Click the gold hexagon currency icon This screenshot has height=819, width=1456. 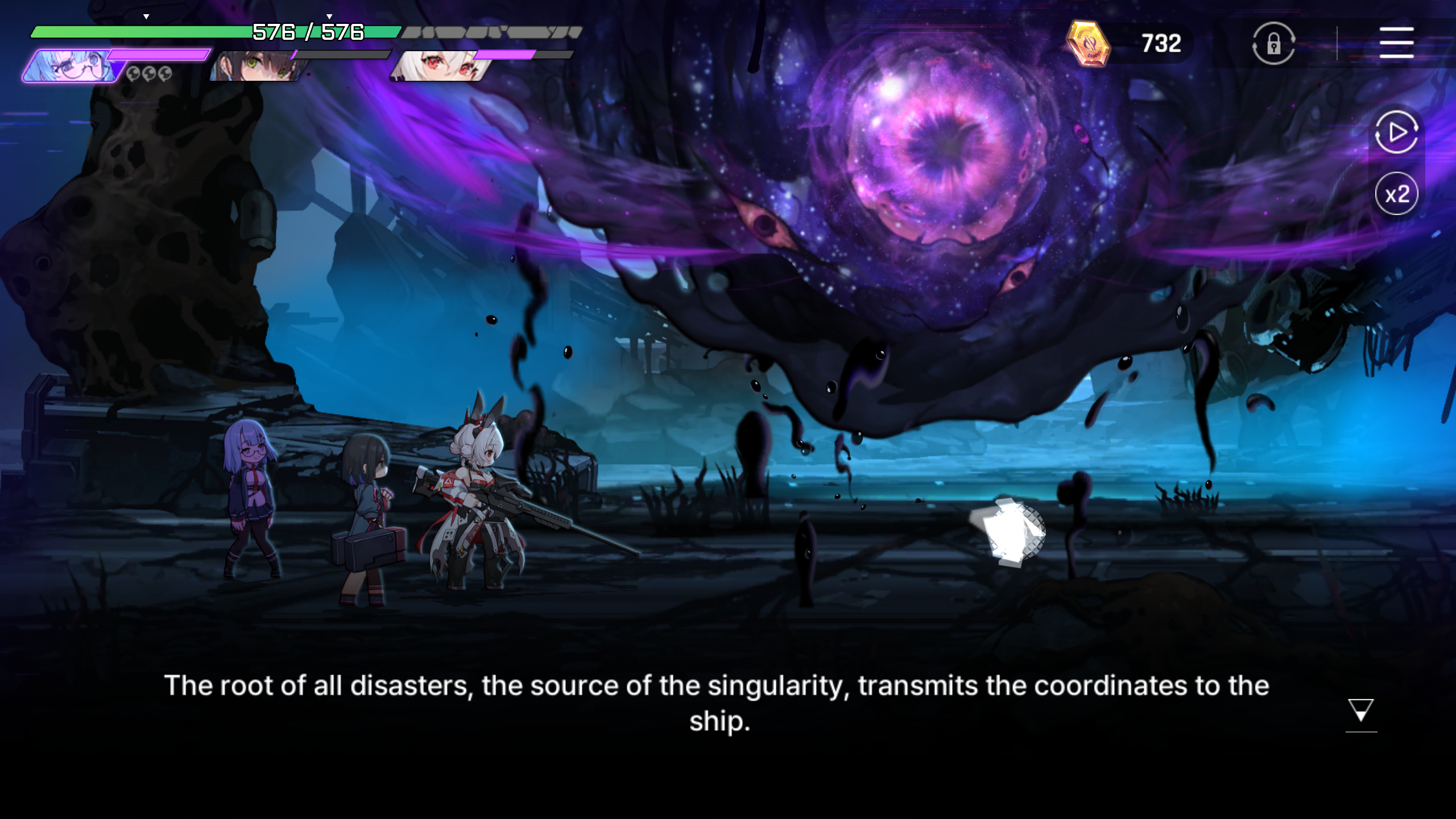(1087, 43)
